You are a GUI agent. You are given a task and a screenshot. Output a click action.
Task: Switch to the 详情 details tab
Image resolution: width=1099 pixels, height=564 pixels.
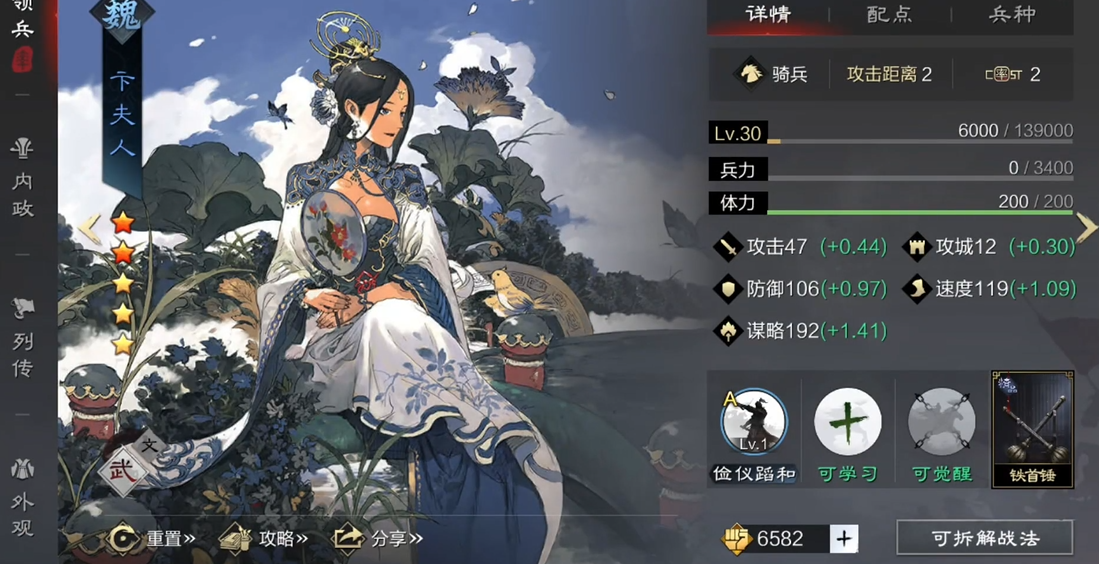tap(768, 15)
